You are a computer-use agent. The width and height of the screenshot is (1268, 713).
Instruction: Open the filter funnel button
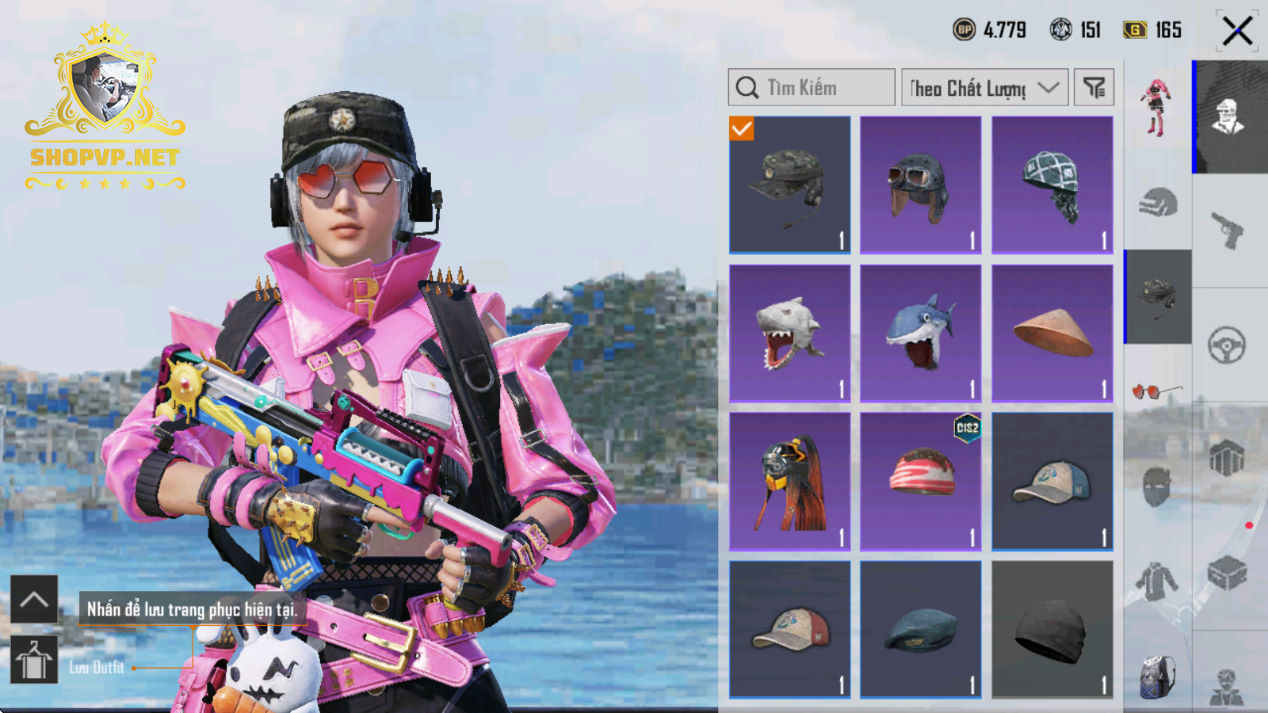(x=1094, y=88)
